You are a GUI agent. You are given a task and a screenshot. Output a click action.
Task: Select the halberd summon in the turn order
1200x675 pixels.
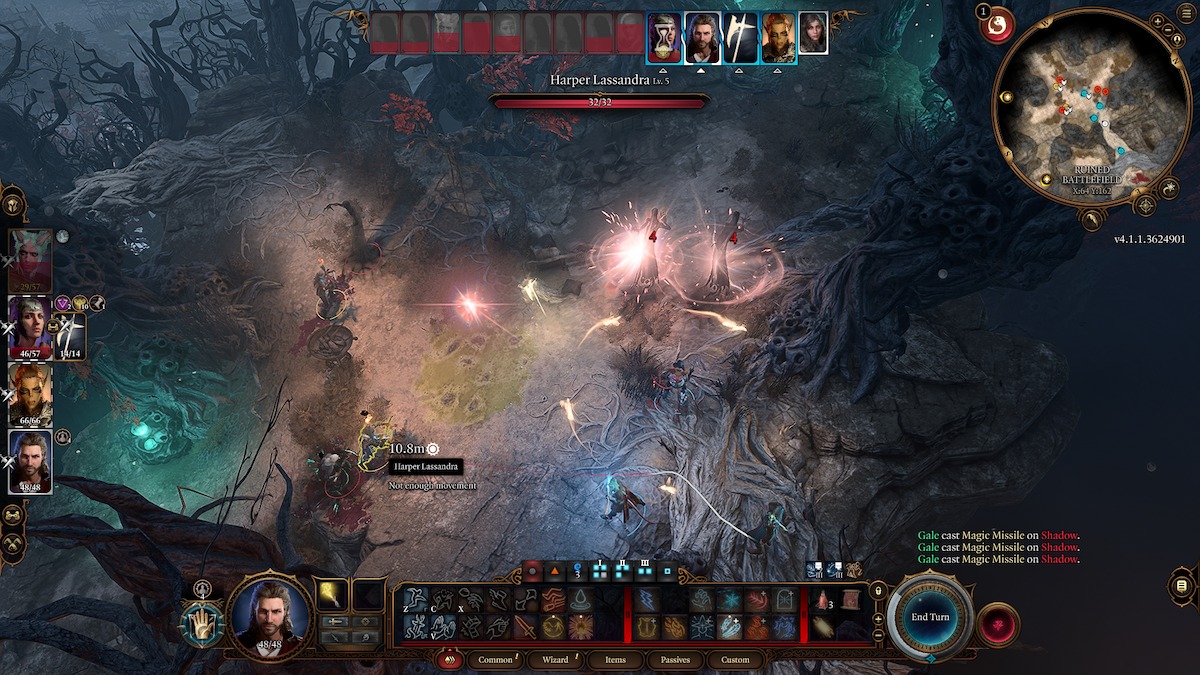click(x=741, y=37)
